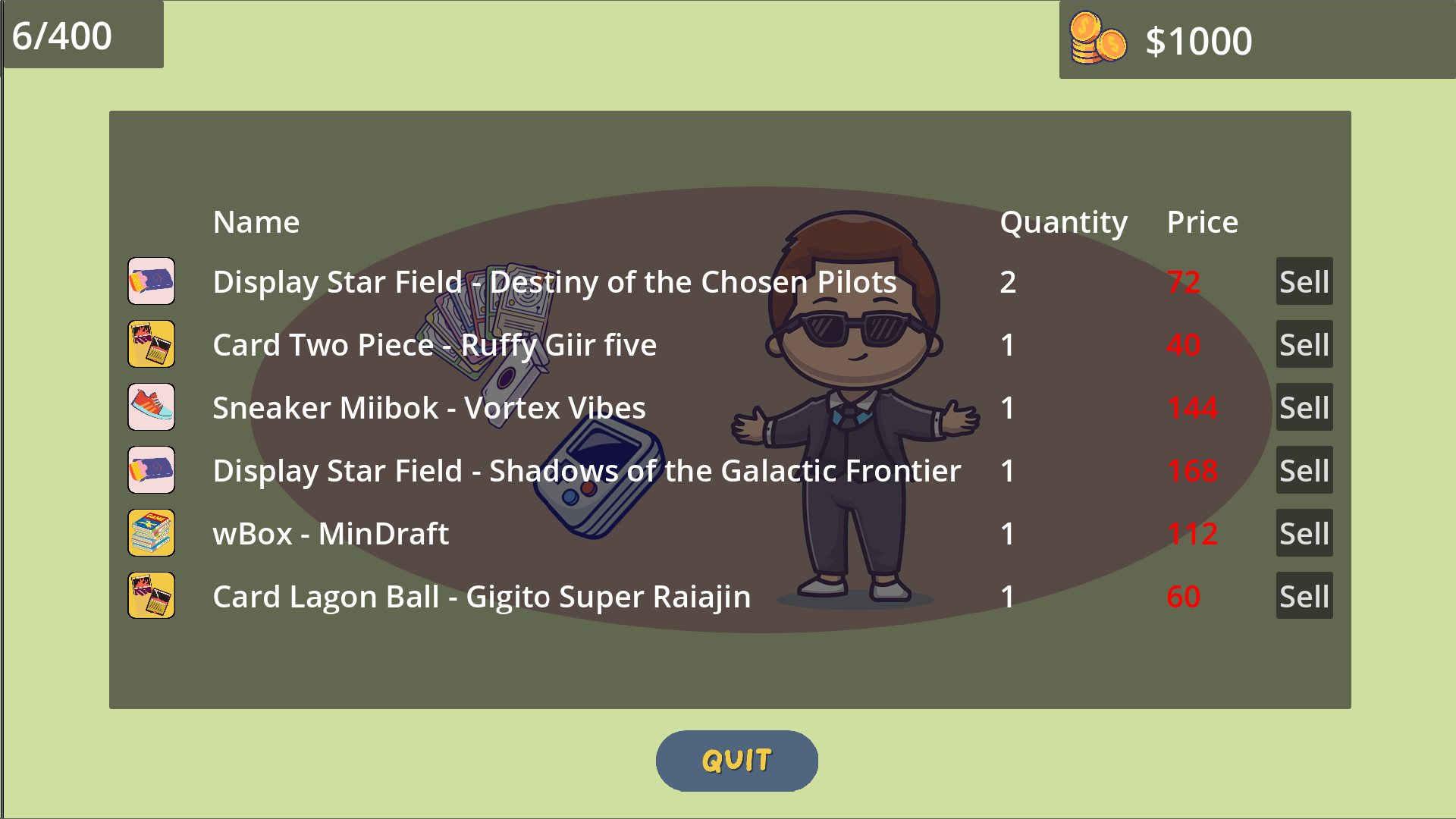
Task: Click the wBox - MinDraft box icon
Action: click(151, 533)
